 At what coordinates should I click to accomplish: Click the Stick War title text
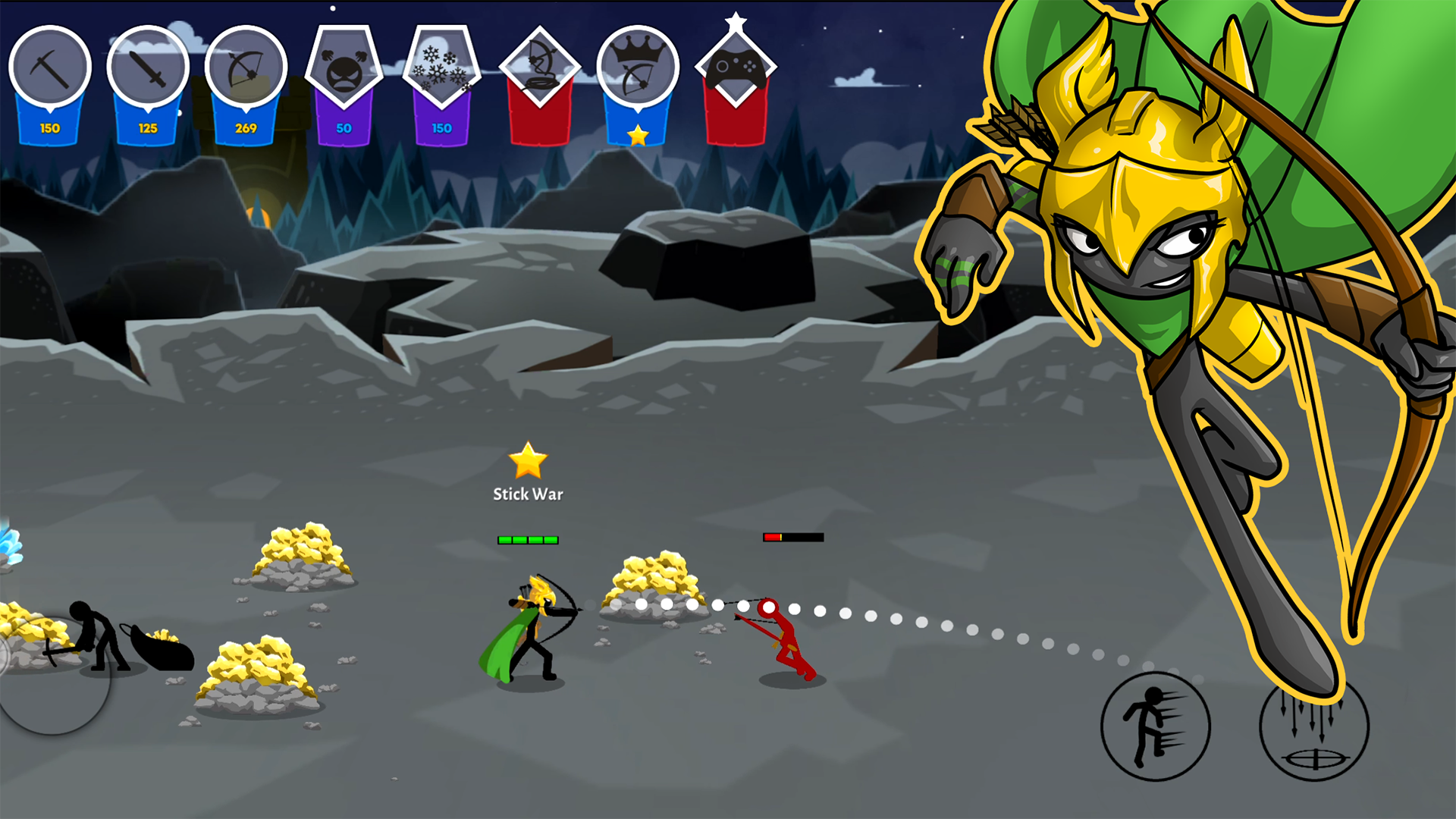pos(529,493)
